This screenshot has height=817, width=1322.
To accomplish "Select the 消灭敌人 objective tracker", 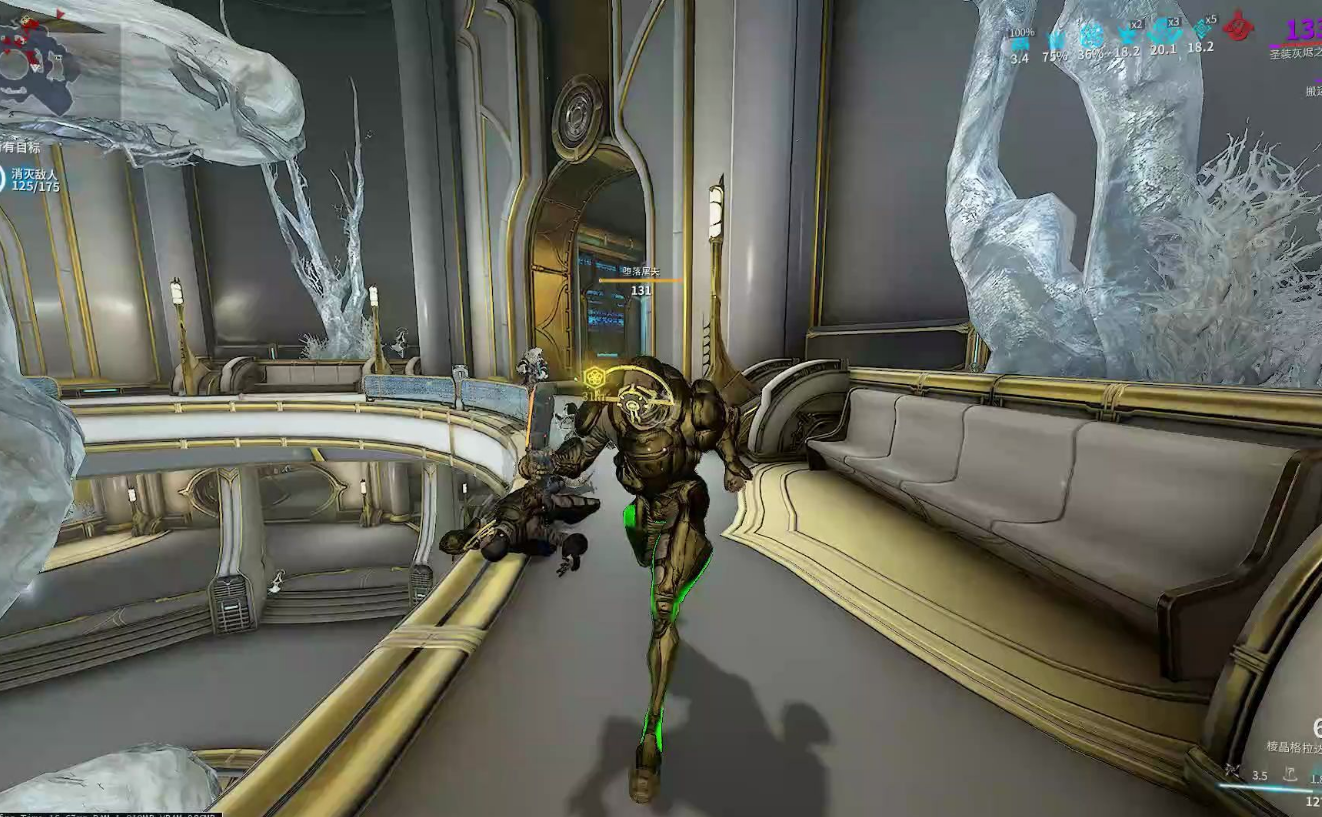I will click(x=35, y=179).
